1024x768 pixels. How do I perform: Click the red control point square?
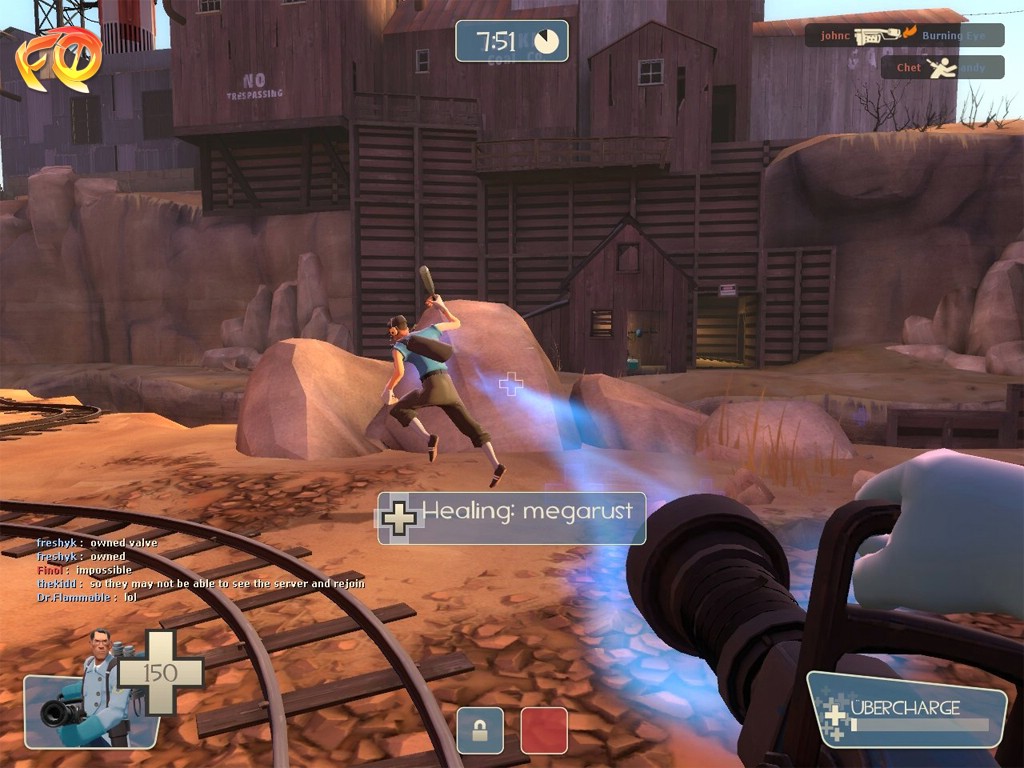(544, 730)
